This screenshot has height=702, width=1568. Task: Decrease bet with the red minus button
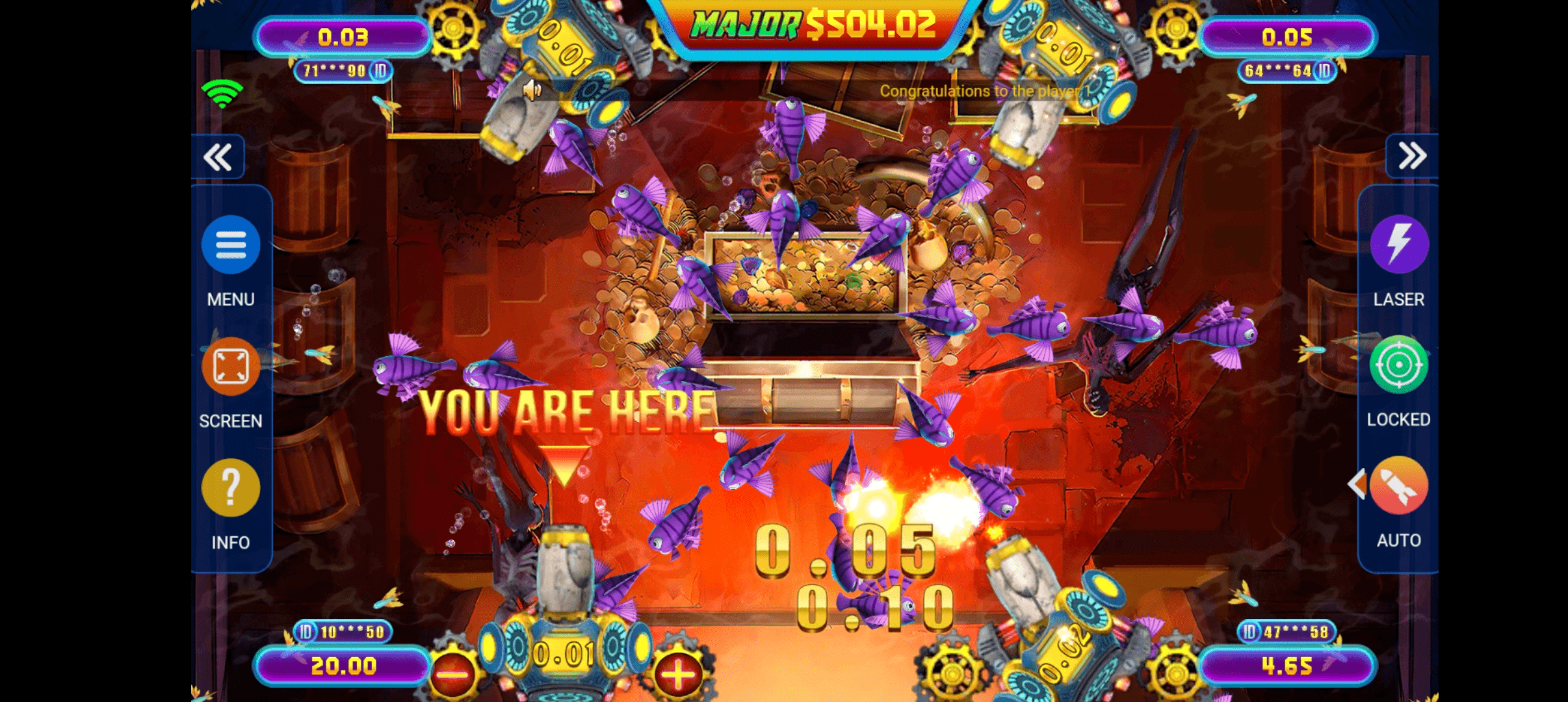(x=452, y=674)
